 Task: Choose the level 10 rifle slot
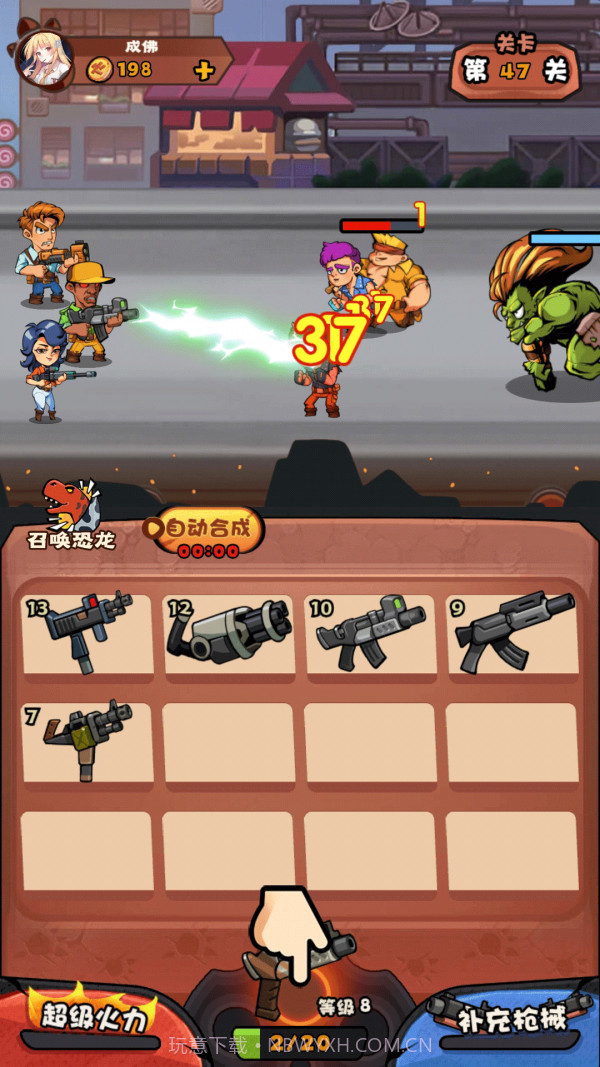[x=370, y=634]
